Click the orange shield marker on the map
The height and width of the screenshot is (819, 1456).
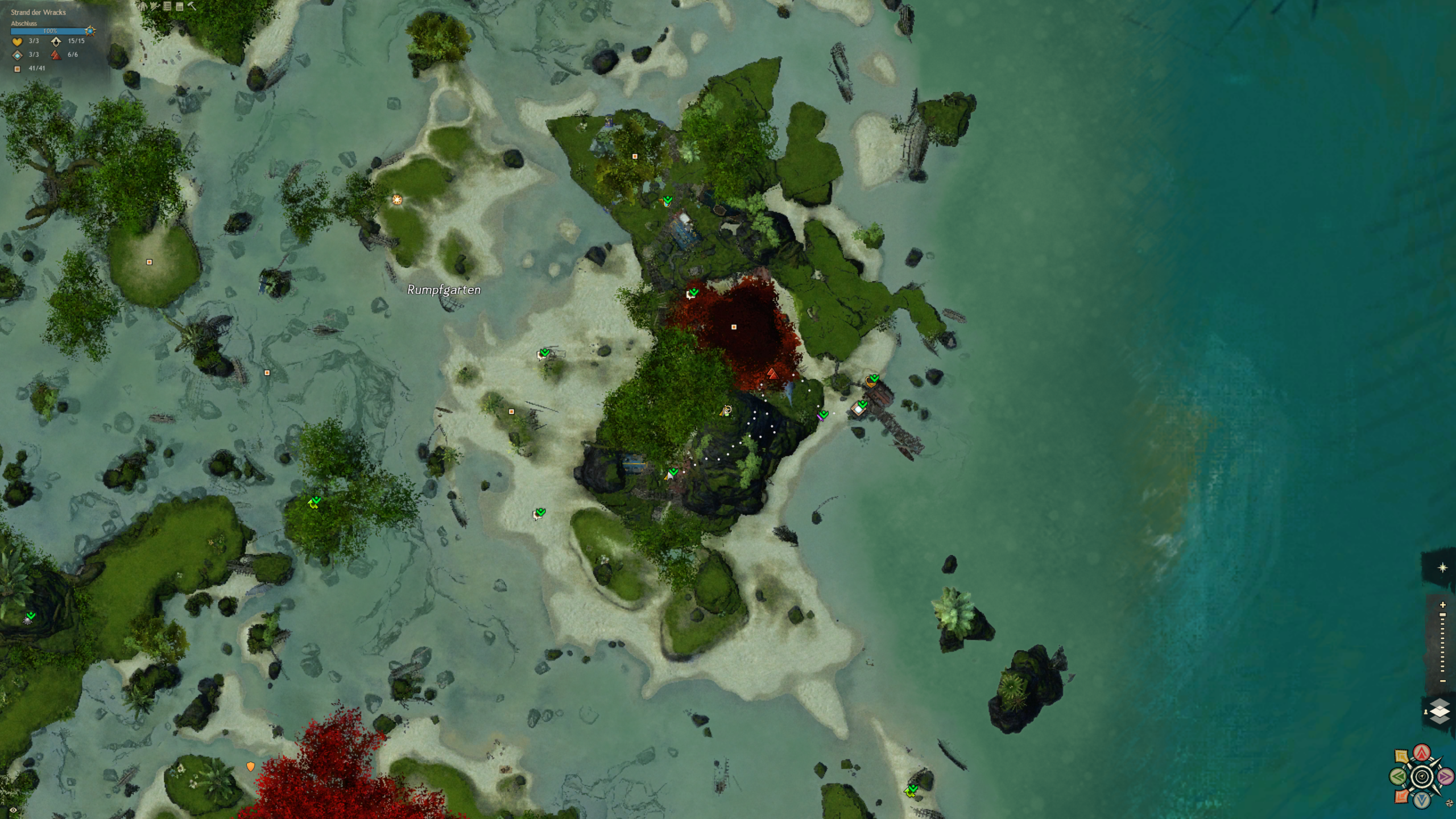250,767
